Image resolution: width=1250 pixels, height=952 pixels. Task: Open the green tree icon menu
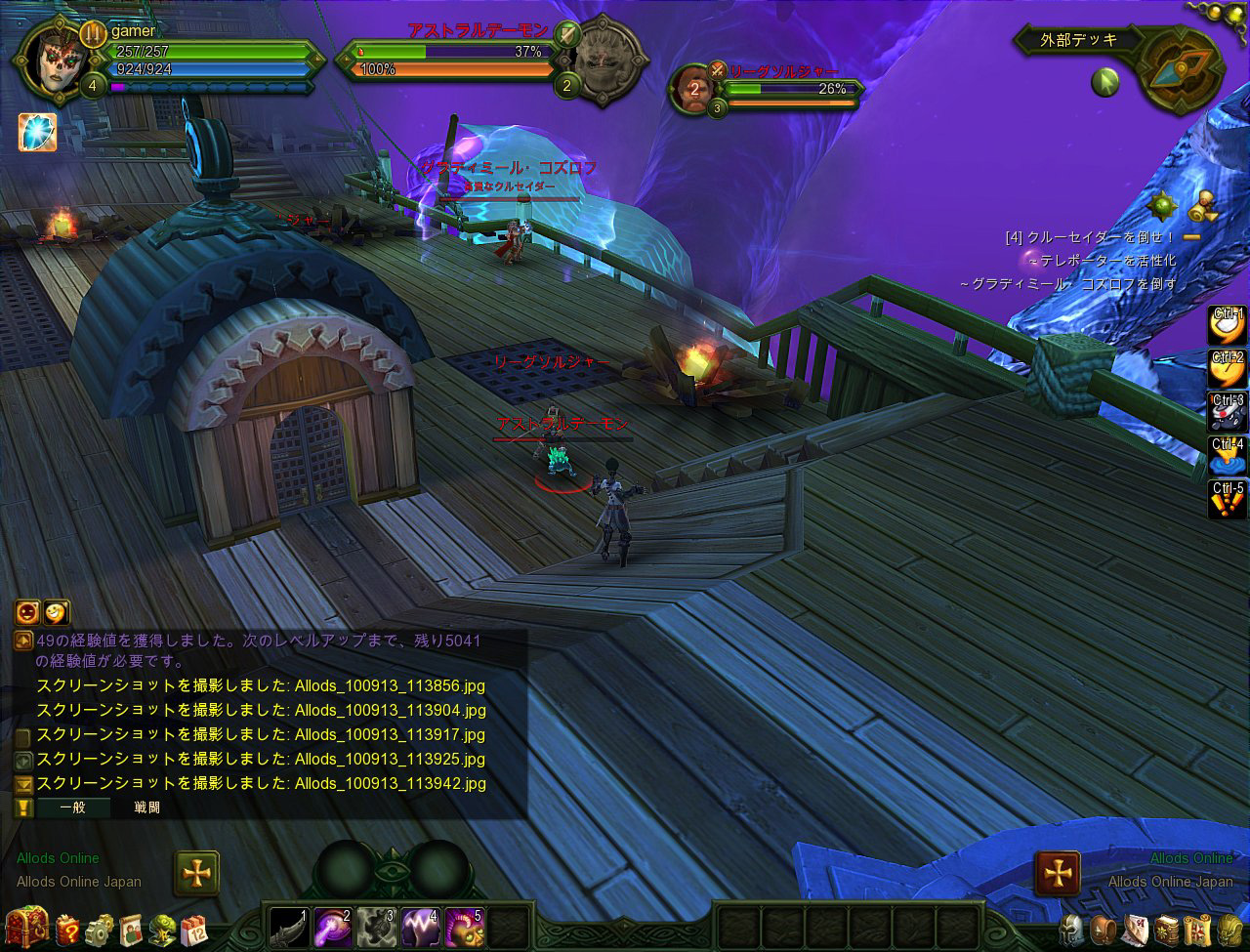click(163, 929)
